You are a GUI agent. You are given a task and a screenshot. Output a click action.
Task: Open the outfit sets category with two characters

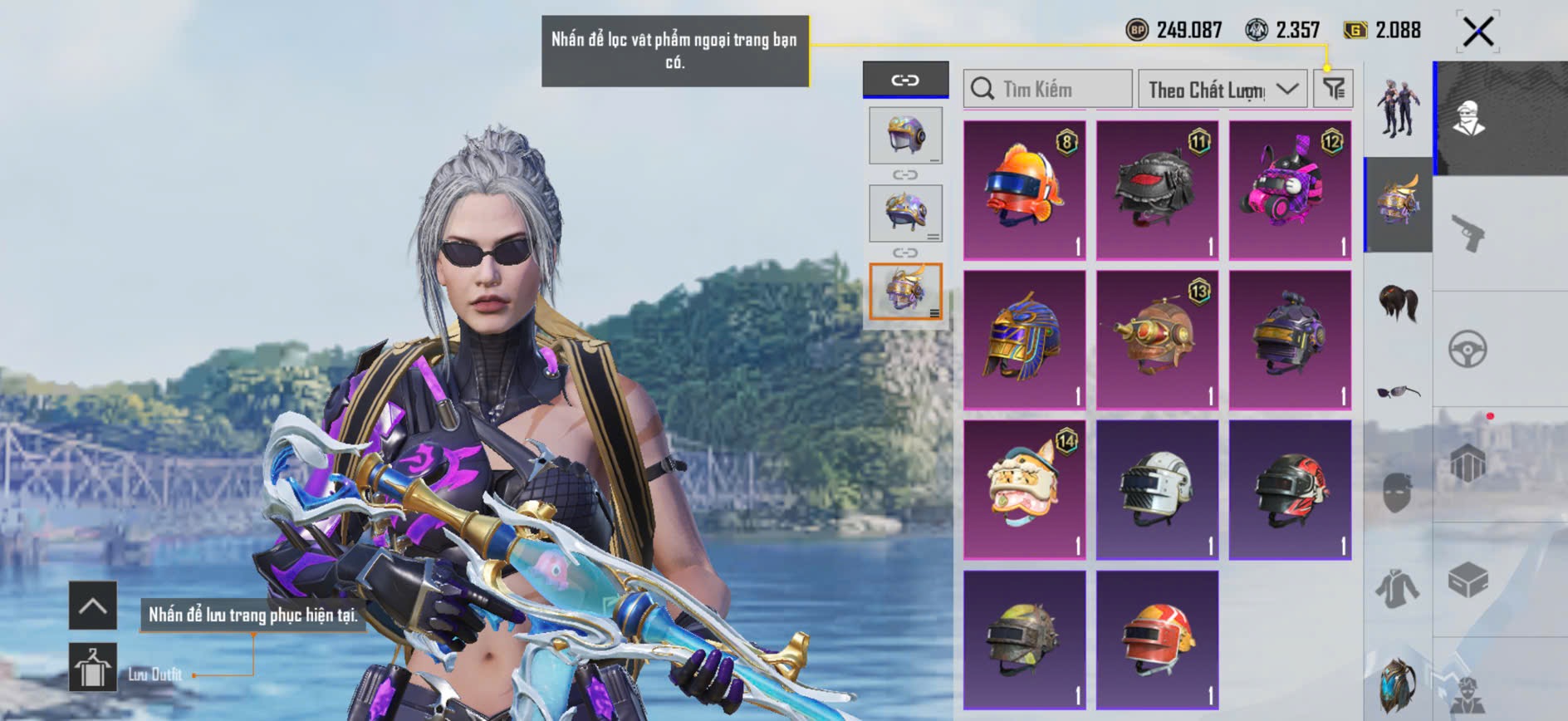(x=1398, y=108)
